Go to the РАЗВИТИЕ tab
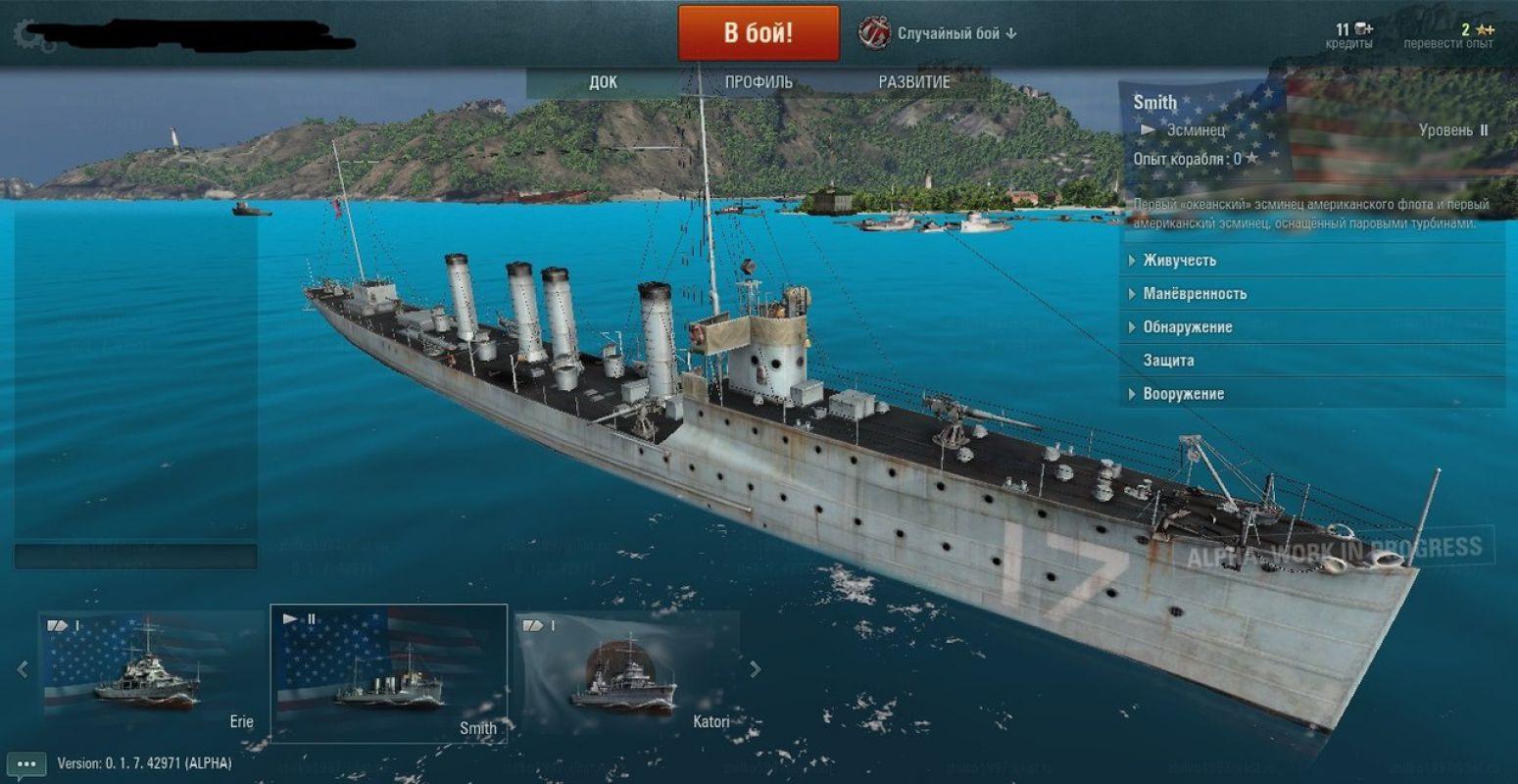 [913, 82]
